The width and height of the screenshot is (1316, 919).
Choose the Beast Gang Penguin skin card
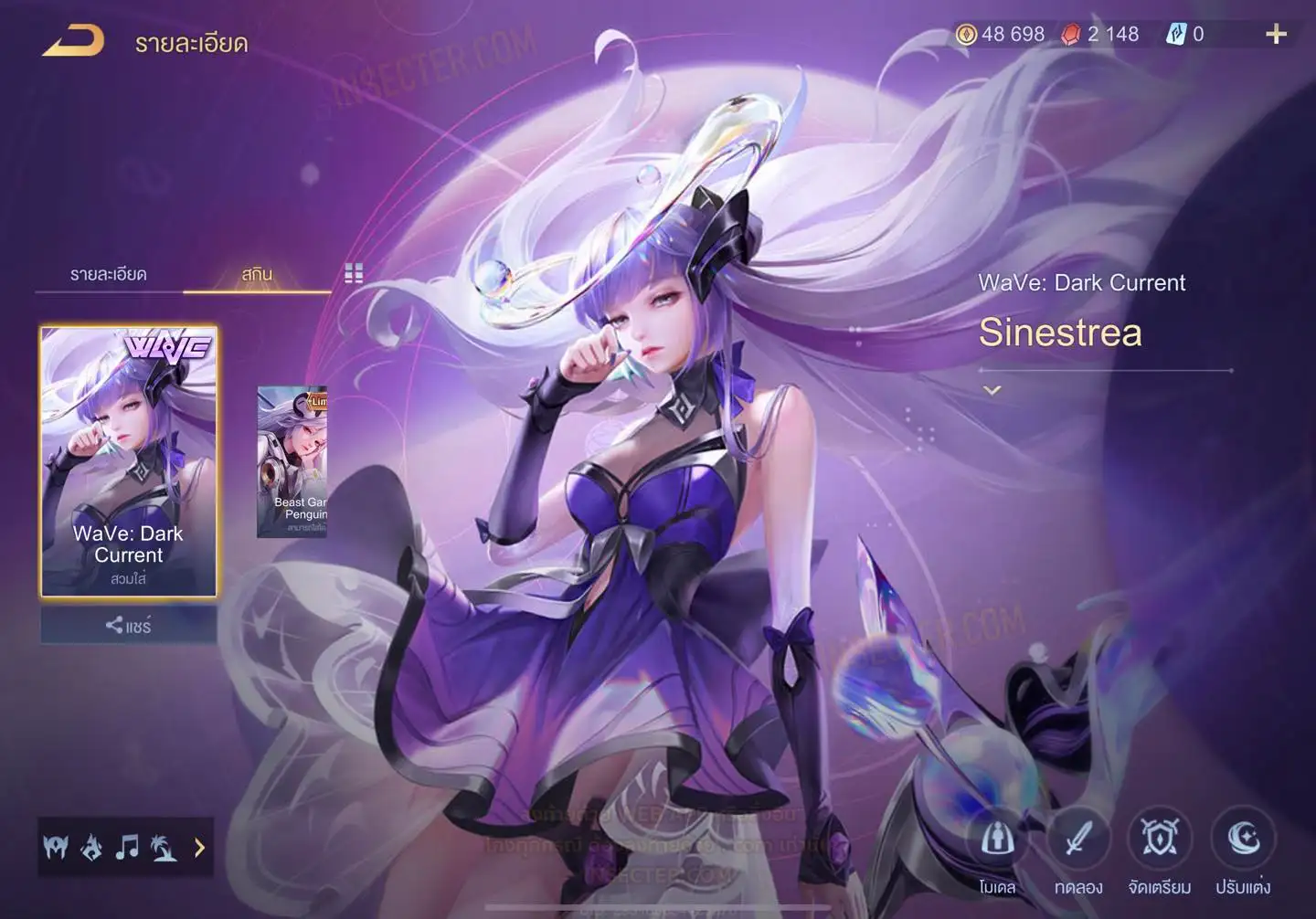(x=292, y=461)
